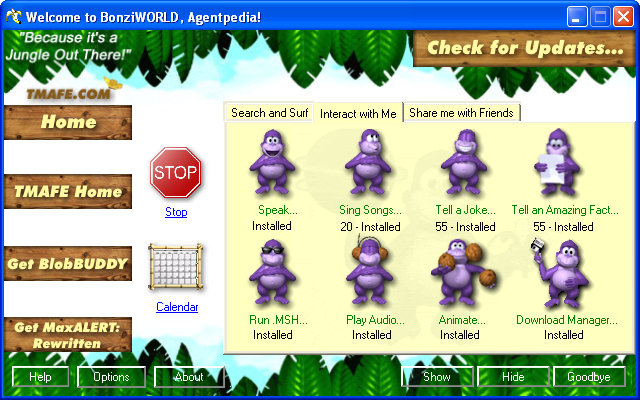The height and width of the screenshot is (400, 640).
Task: Click the red STOP sign icon
Action: (176, 174)
